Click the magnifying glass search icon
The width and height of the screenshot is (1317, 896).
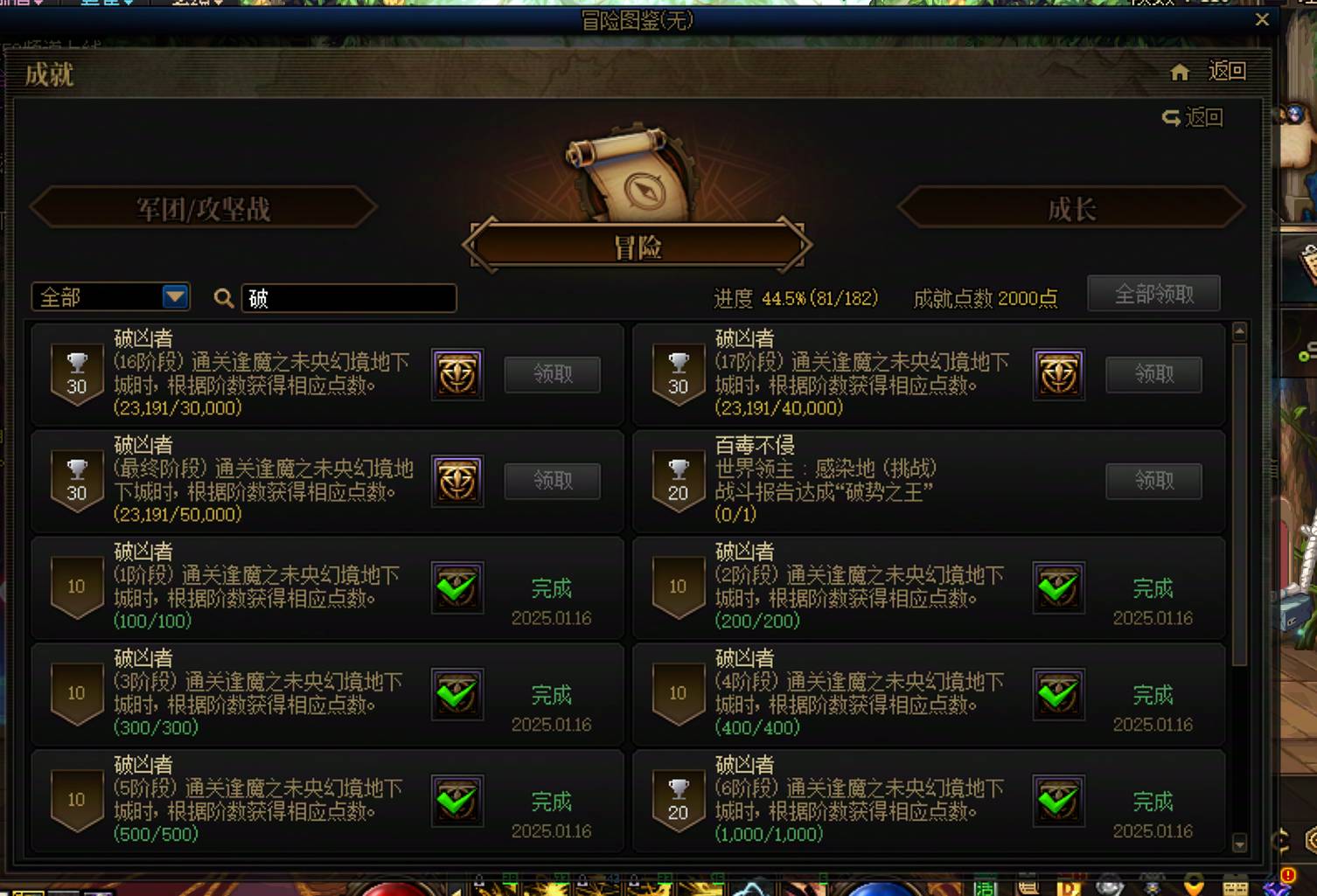(x=225, y=298)
